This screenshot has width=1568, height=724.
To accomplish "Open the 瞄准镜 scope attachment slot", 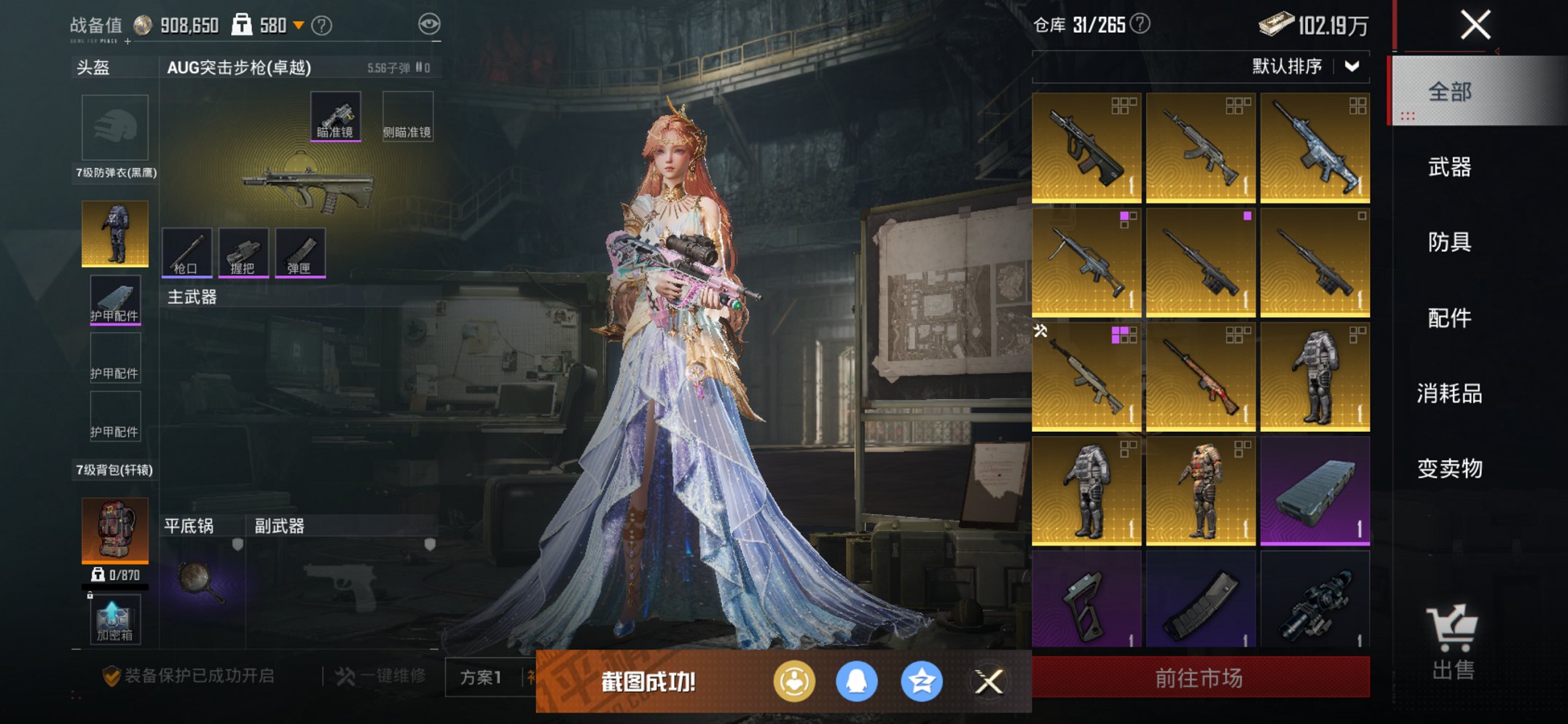I will pos(335,117).
